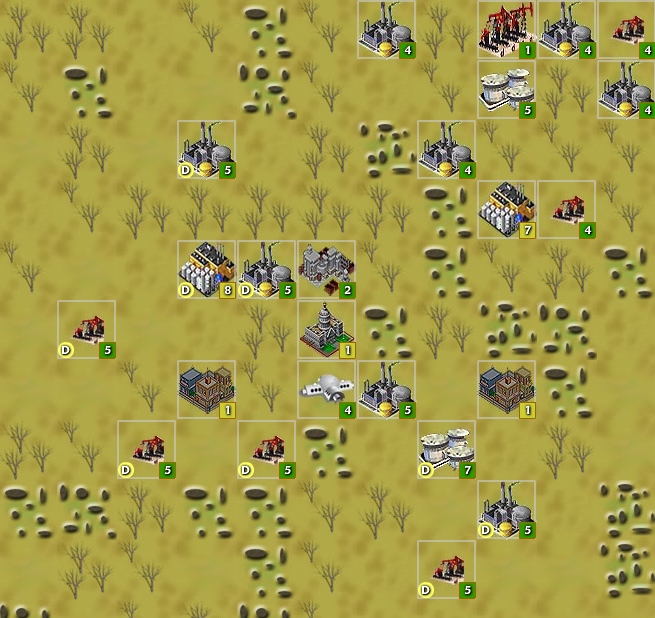The height and width of the screenshot is (618, 655).
Task: Select the airplane airport tile
Action: click(326, 389)
